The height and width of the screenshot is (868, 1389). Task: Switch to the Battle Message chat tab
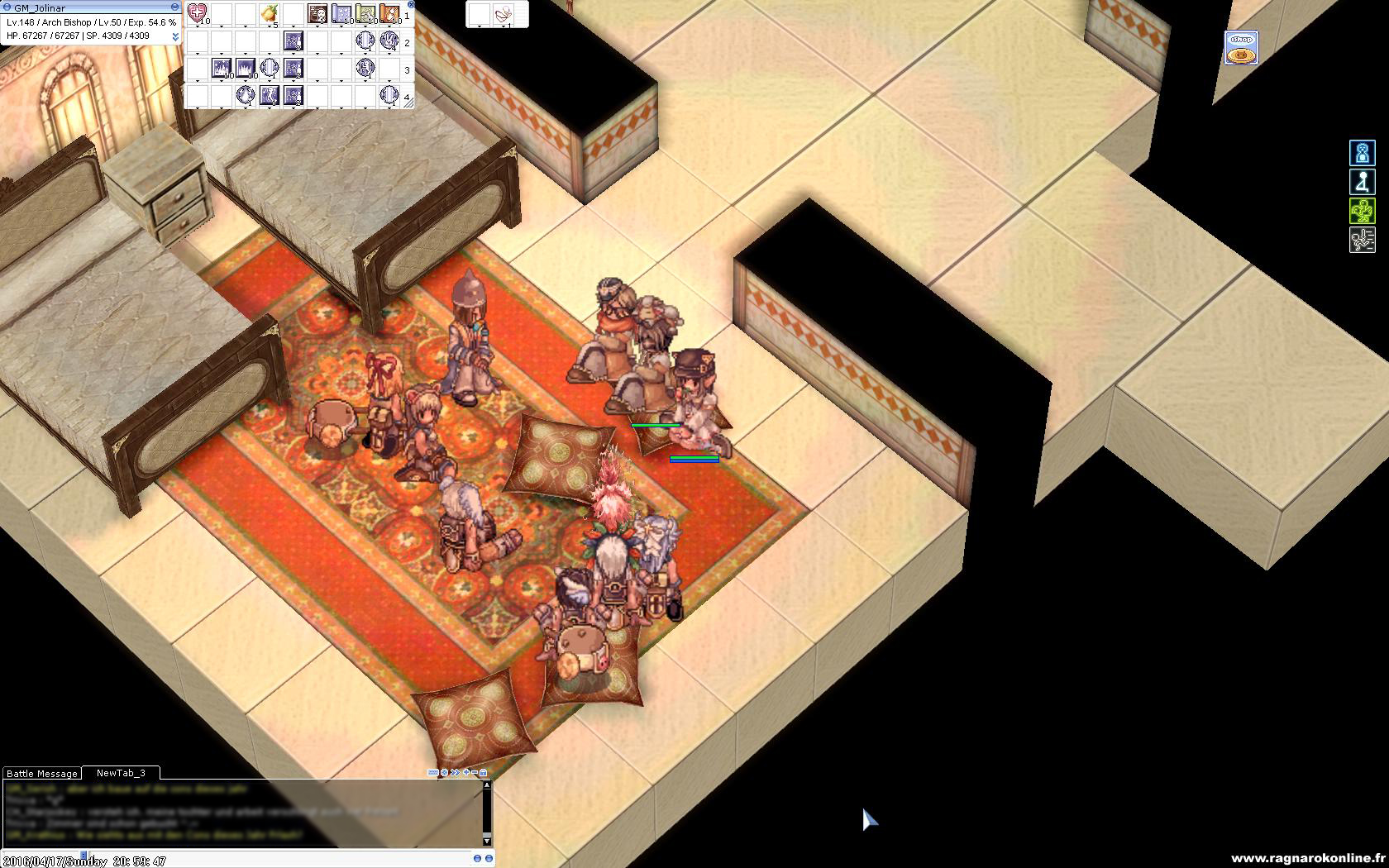41,774
